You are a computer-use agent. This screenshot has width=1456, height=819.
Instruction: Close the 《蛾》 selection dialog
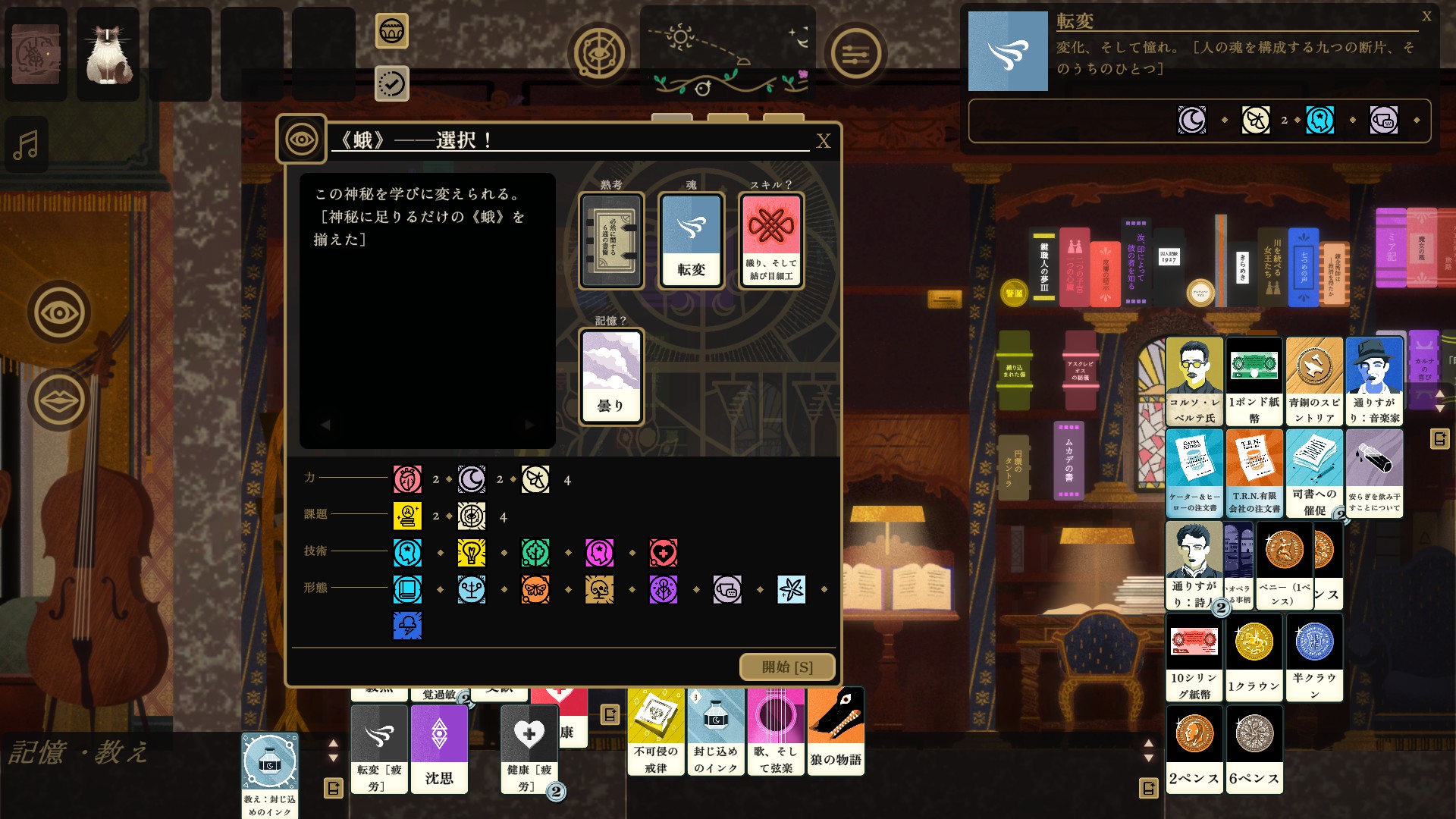824,141
